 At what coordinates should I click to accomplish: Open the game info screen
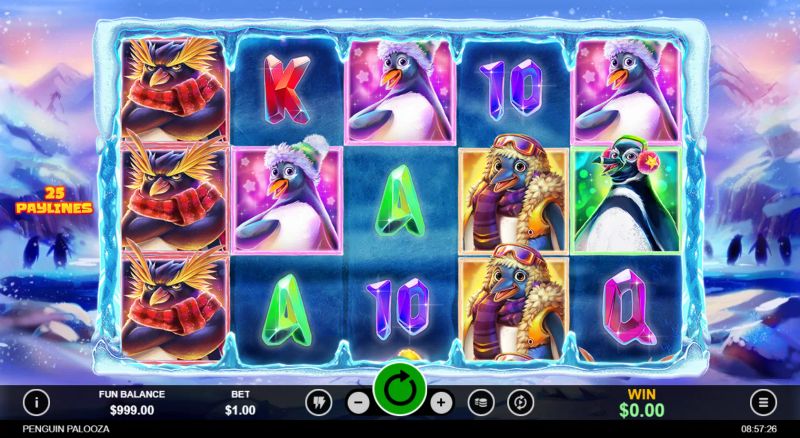pyautogui.click(x=37, y=402)
